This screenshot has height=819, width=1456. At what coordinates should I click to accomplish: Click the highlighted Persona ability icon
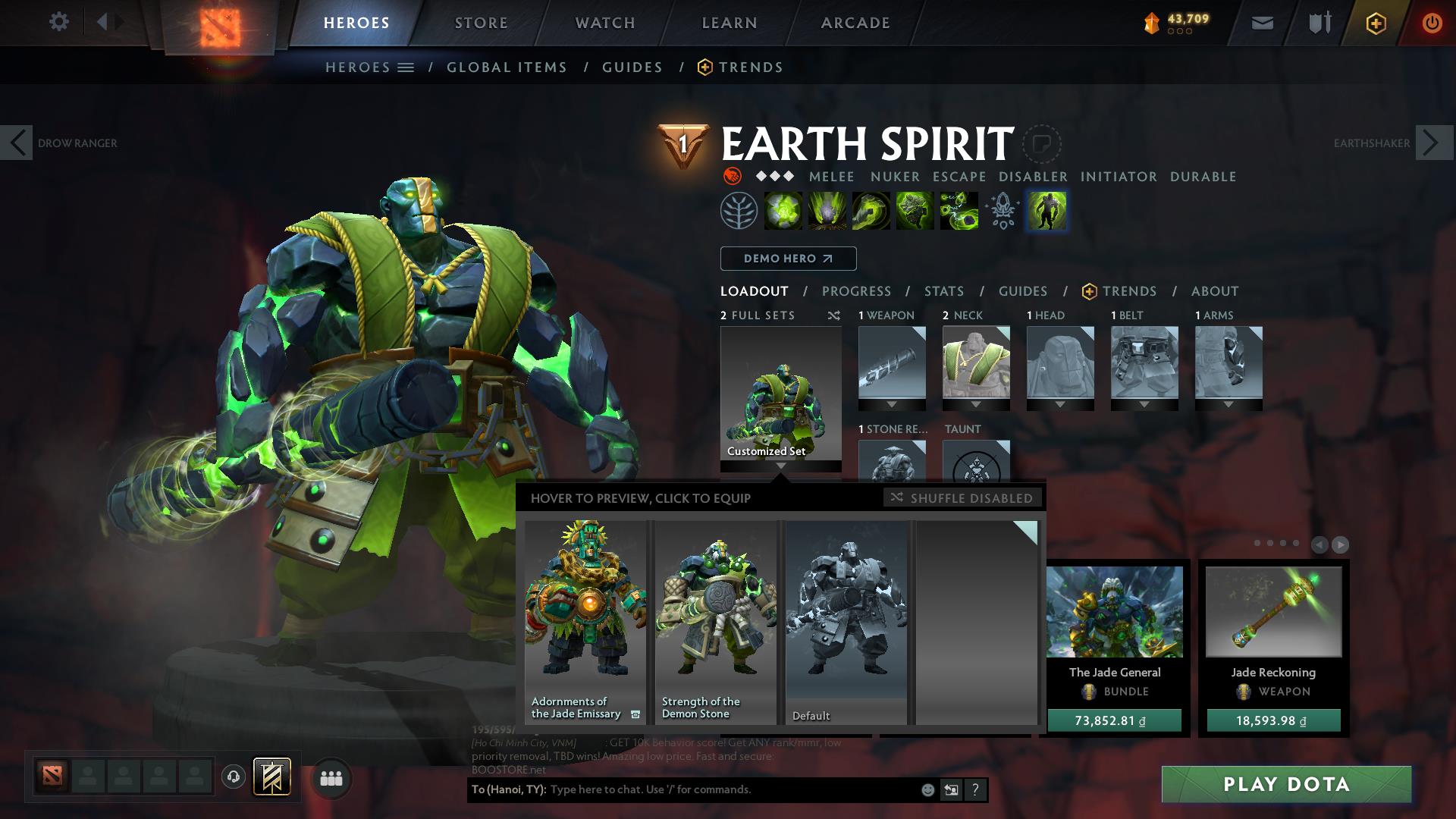pos(1046,211)
